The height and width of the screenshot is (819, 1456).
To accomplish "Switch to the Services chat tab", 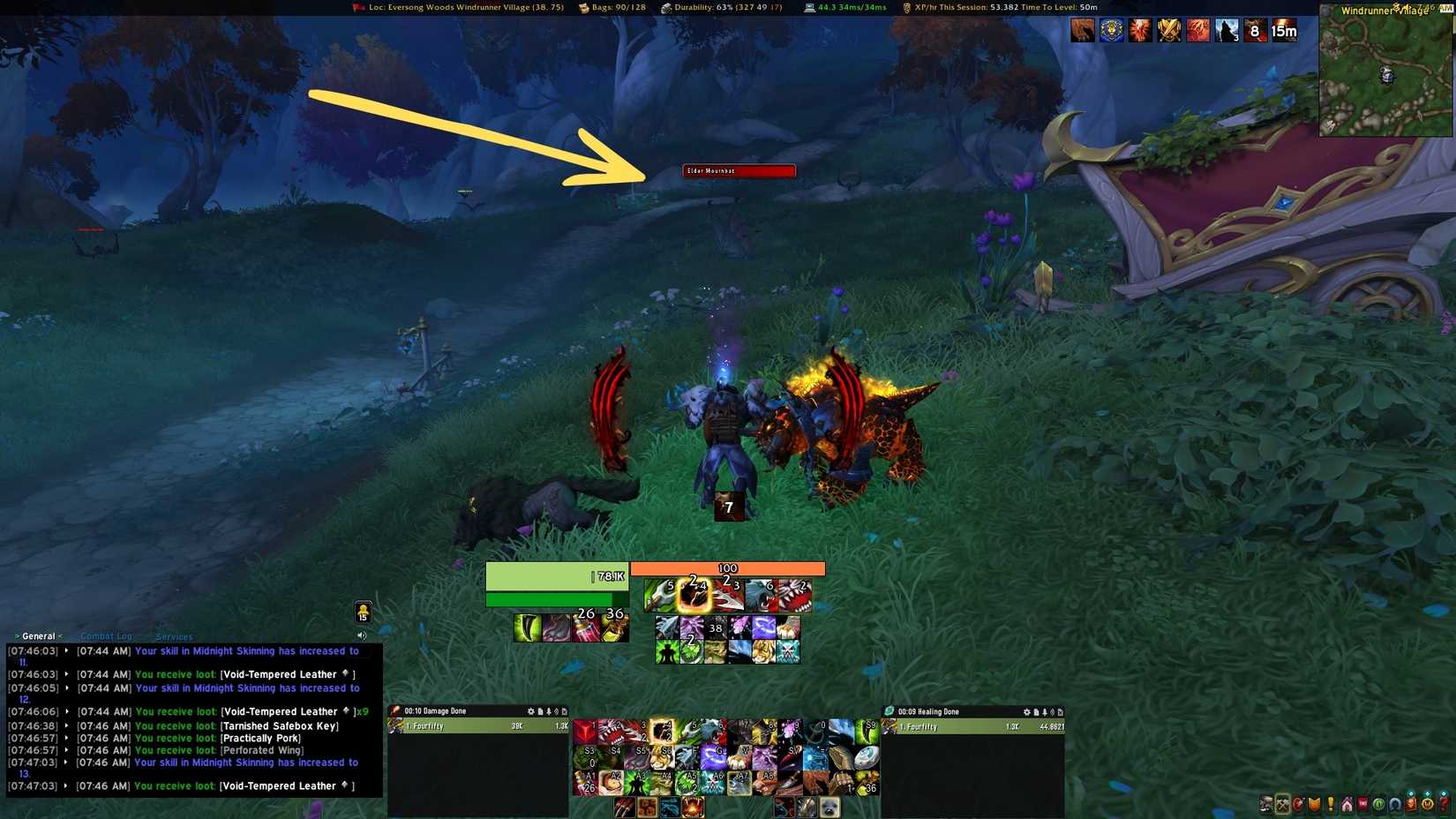I will (x=173, y=636).
